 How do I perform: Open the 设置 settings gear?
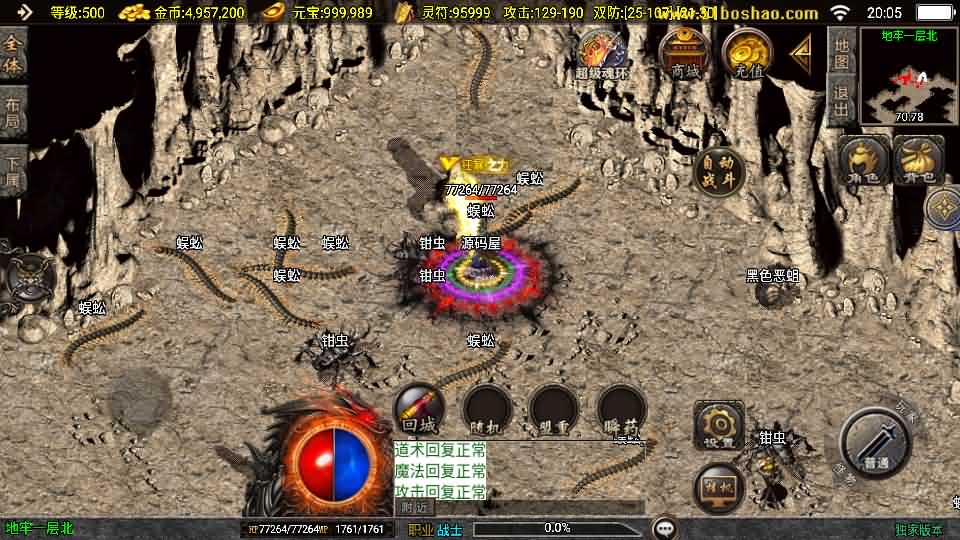point(720,426)
